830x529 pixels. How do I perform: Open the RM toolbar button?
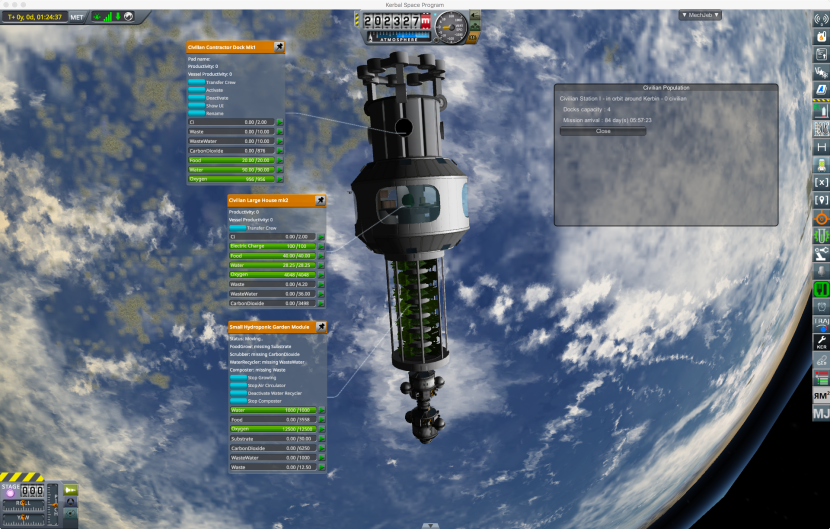[821, 395]
